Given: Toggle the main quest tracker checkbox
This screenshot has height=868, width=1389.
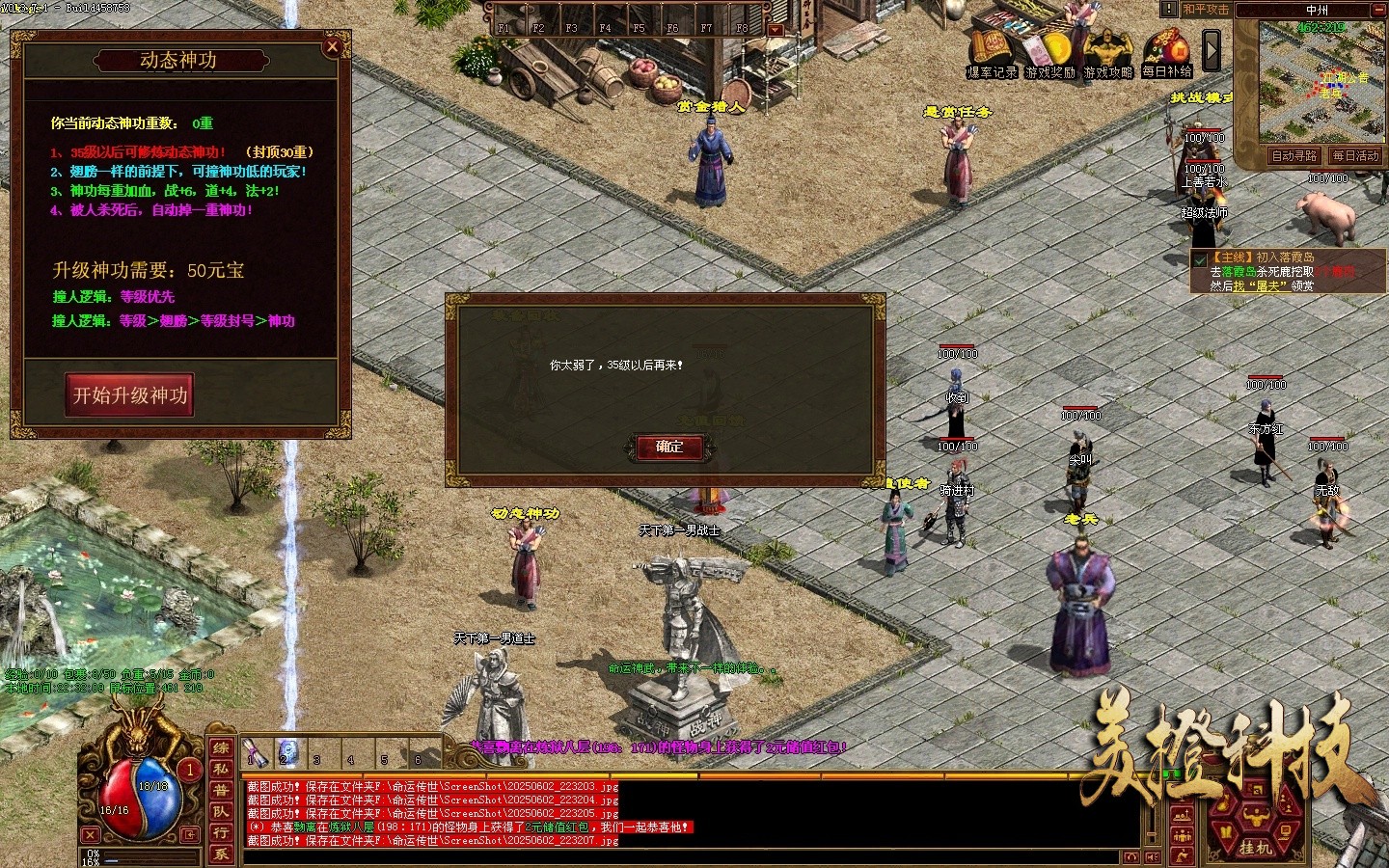Looking at the screenshot, I should pos(1200,260).
